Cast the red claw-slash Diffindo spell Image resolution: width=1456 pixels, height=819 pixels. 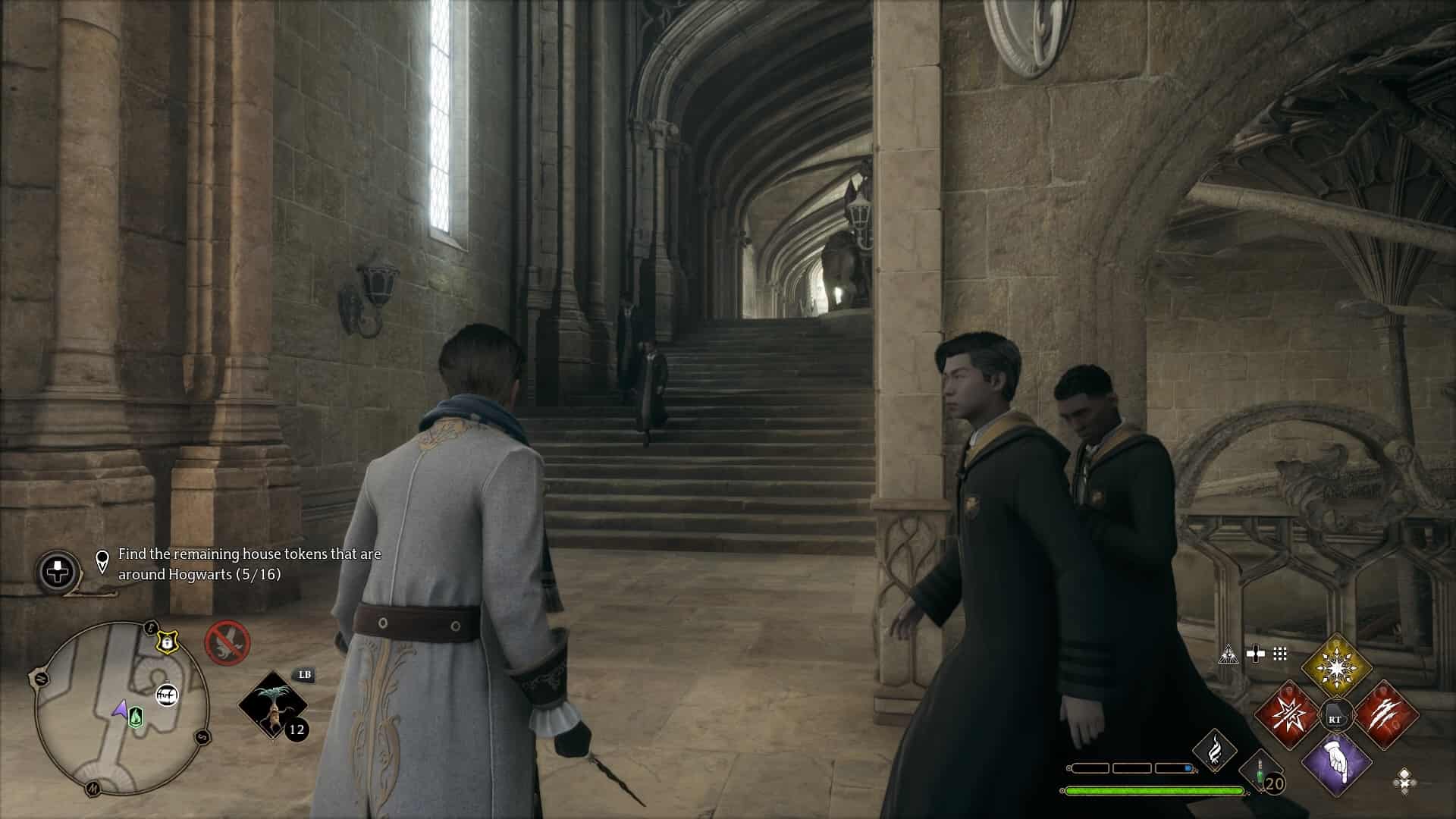pyautogui.click(x=1386, y=716)
